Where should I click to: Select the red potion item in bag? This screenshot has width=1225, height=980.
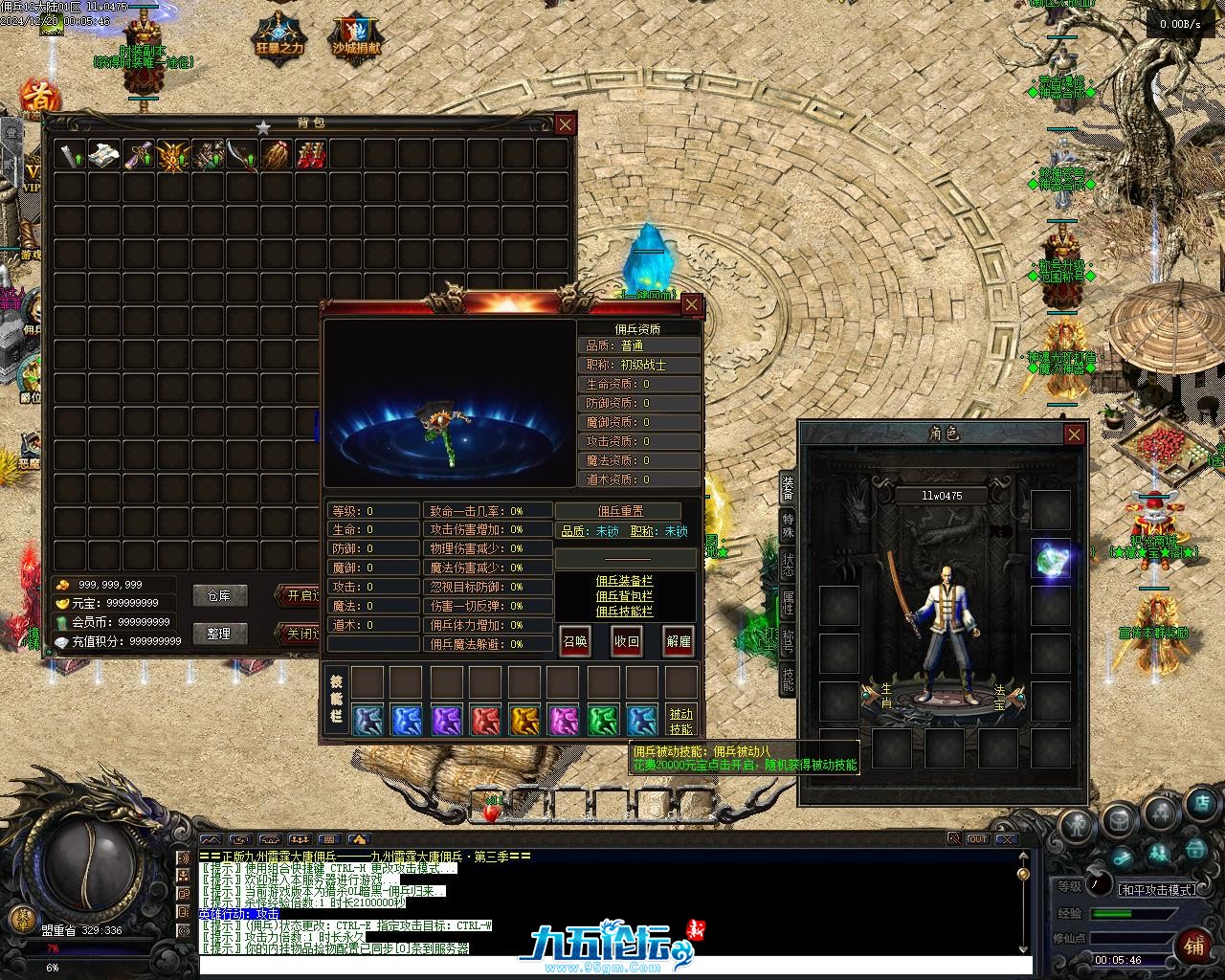[310, 155]
